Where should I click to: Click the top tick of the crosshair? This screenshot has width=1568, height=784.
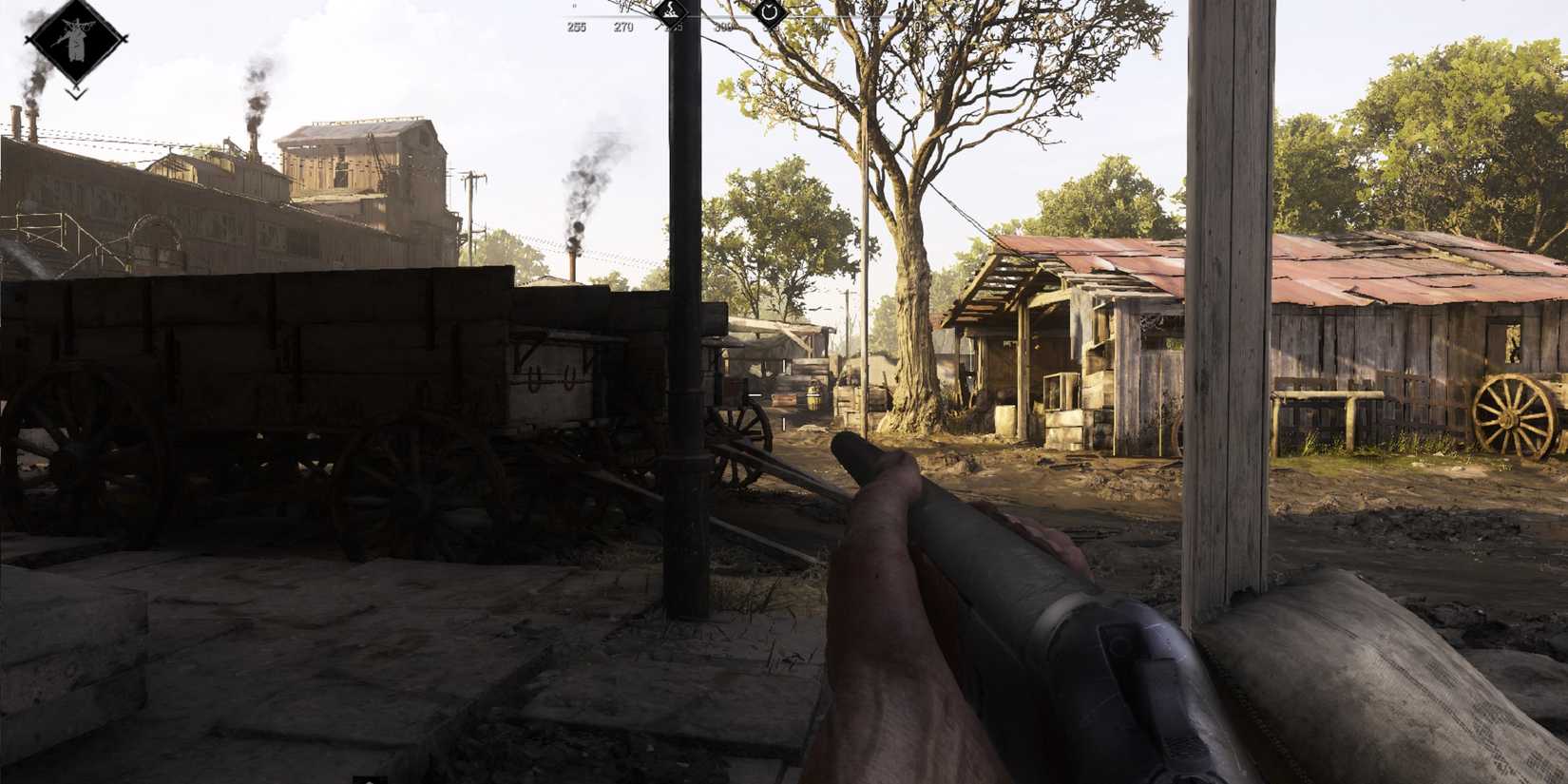[784, 366]
